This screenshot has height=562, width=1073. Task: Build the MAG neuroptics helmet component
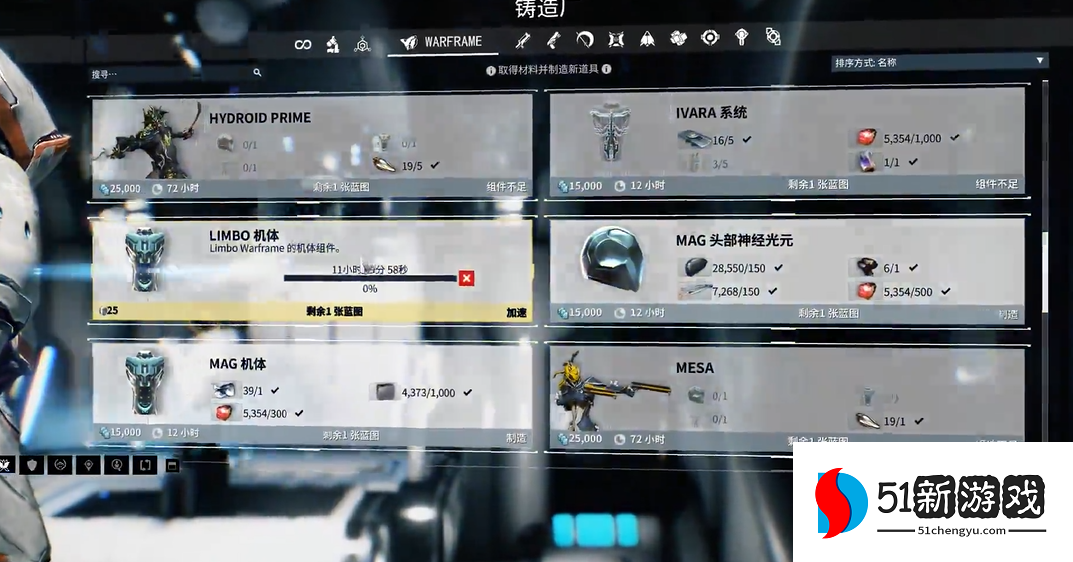[1007, 314]
